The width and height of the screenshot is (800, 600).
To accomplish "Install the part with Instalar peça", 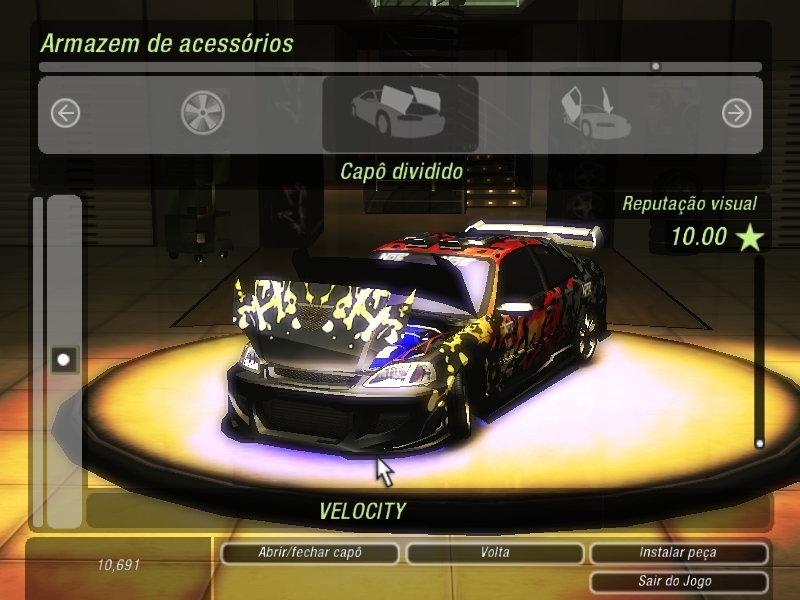I will point(678,553).
